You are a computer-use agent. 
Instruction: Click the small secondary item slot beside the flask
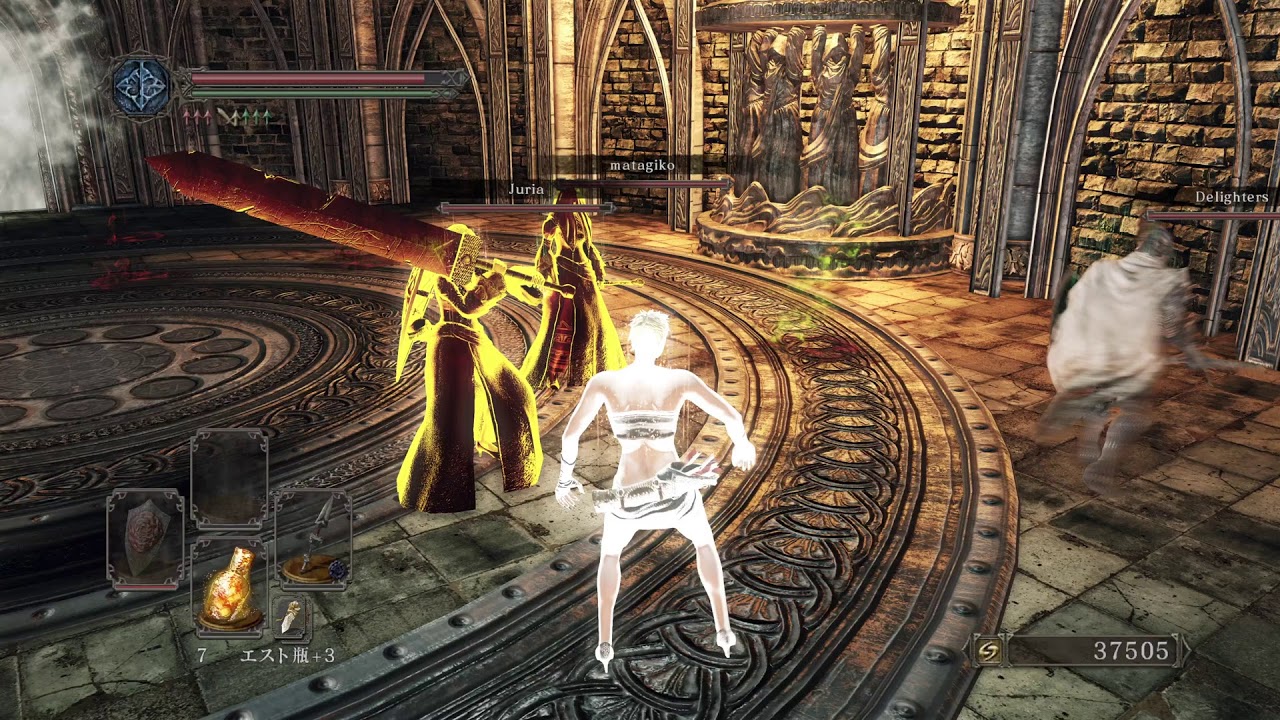coord(291,619)
